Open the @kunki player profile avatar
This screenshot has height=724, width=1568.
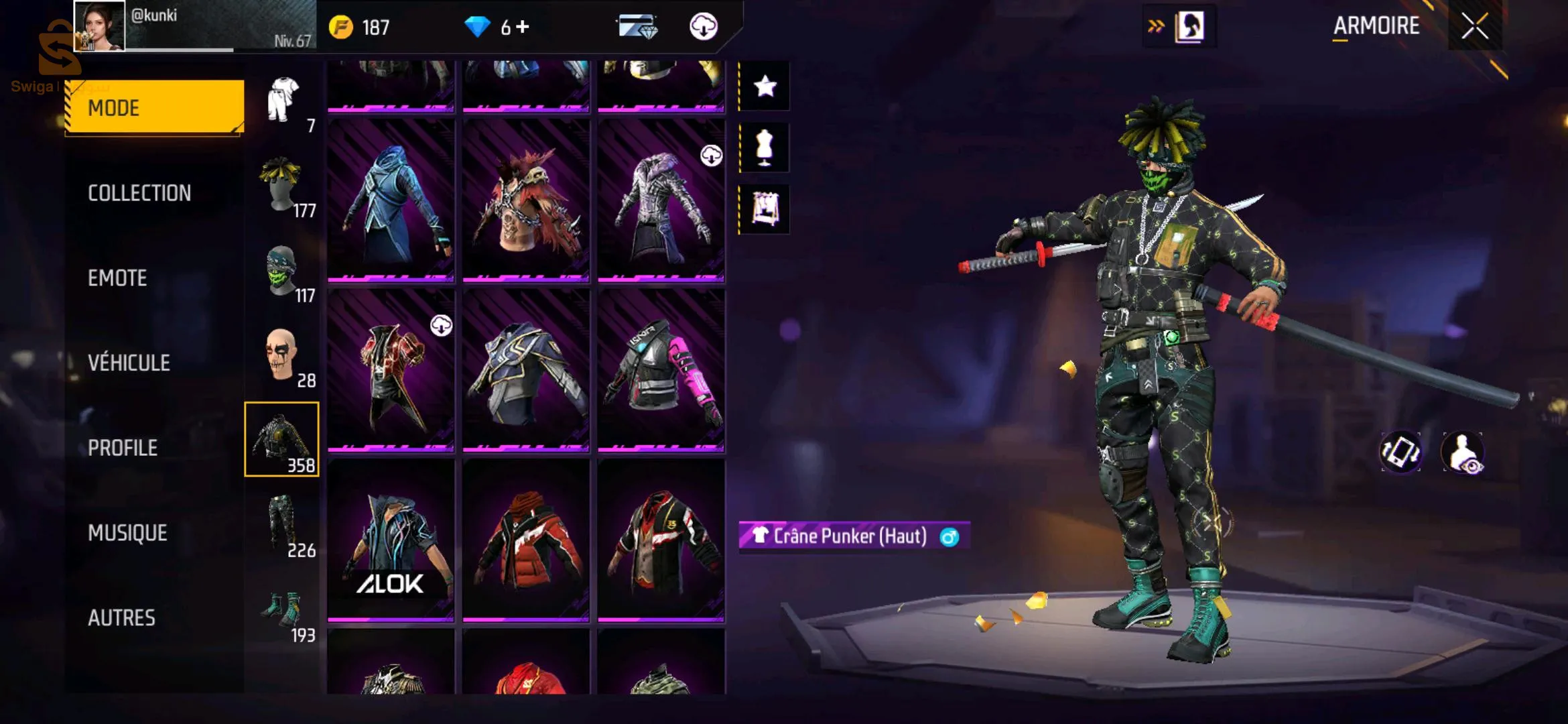pos(99,25)
